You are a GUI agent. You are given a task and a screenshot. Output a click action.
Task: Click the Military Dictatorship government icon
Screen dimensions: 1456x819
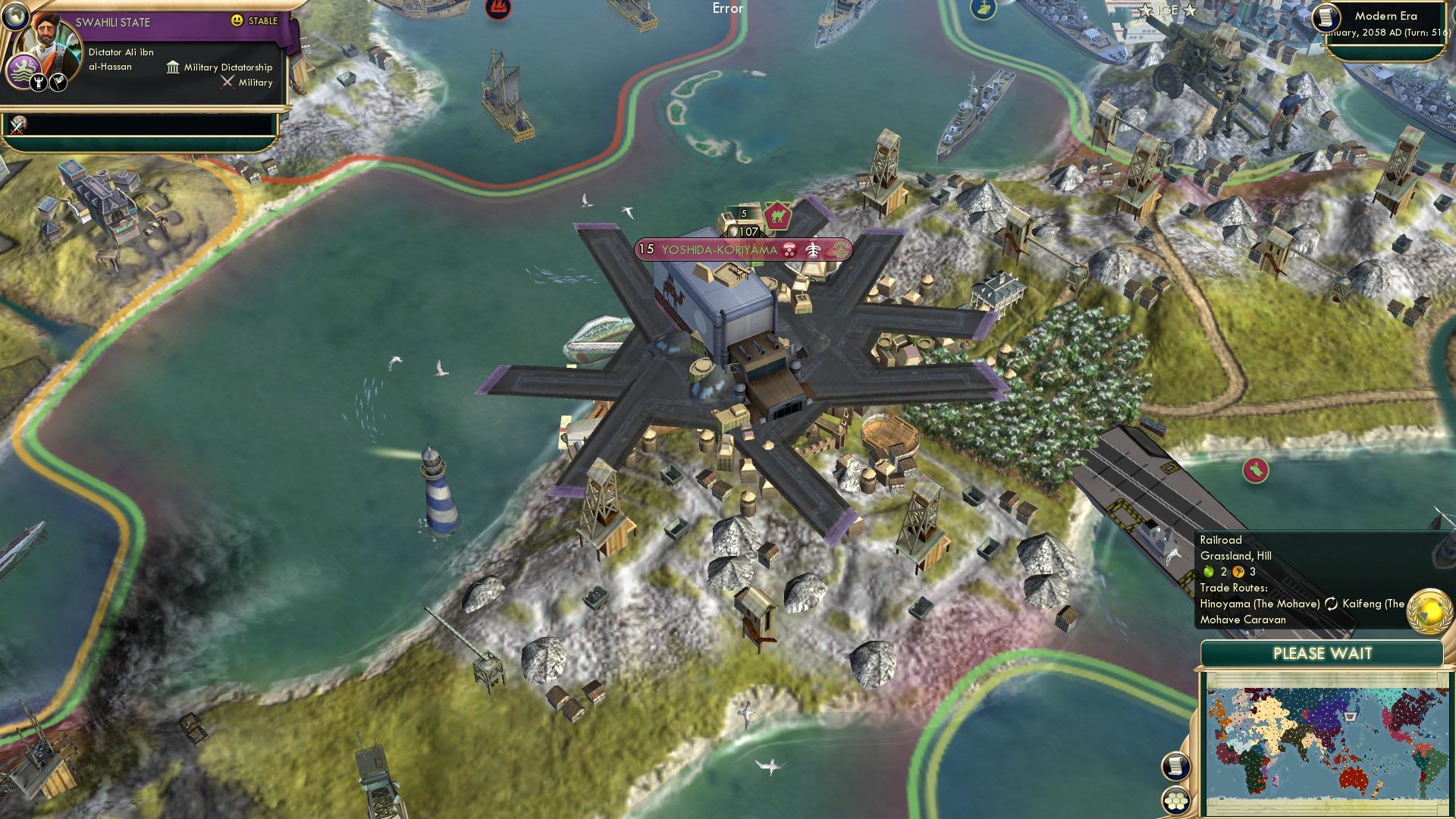pyautogui.click(x=173, y=67)
